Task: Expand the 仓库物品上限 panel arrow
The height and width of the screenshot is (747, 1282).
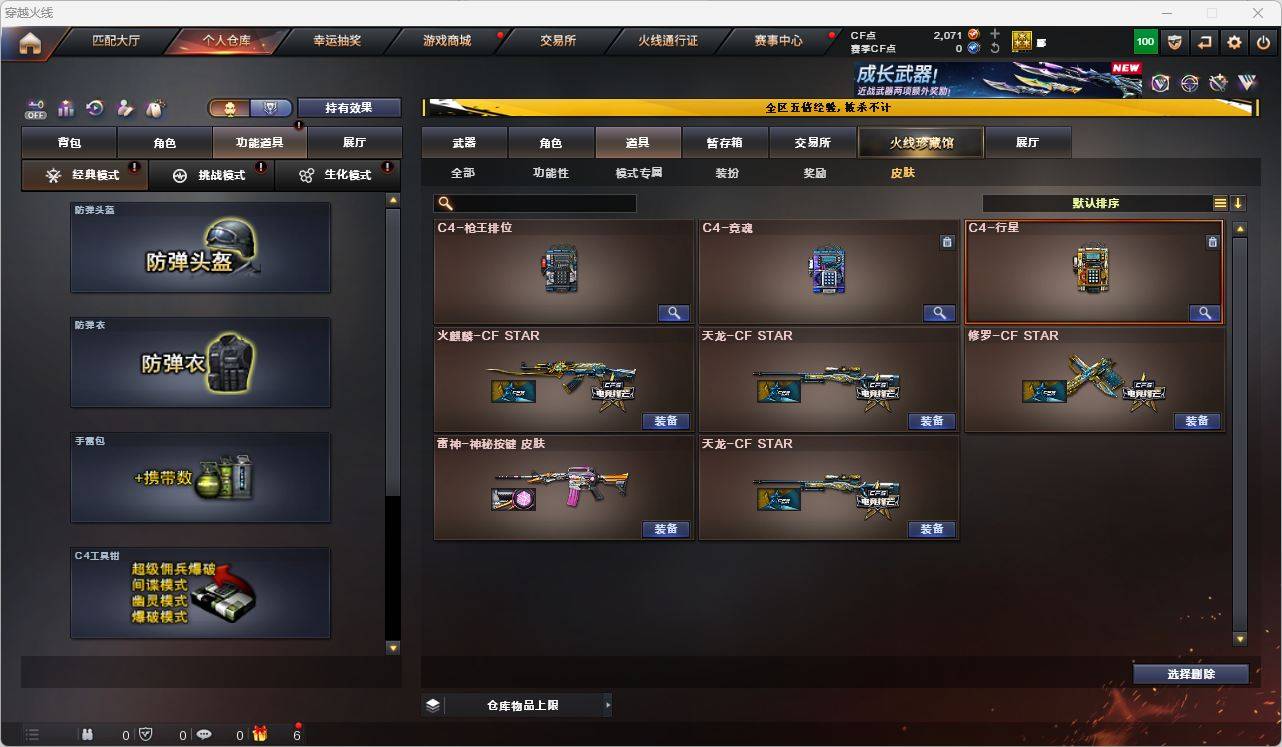Action: [608, 704]
